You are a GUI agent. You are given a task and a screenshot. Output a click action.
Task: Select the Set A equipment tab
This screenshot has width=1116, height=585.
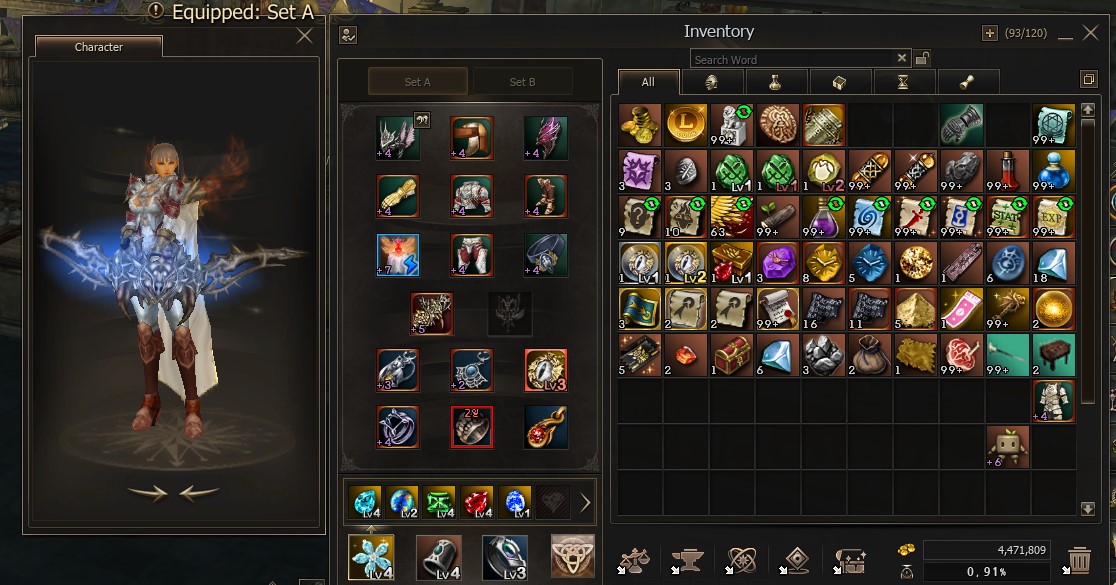tap(418, 82)
